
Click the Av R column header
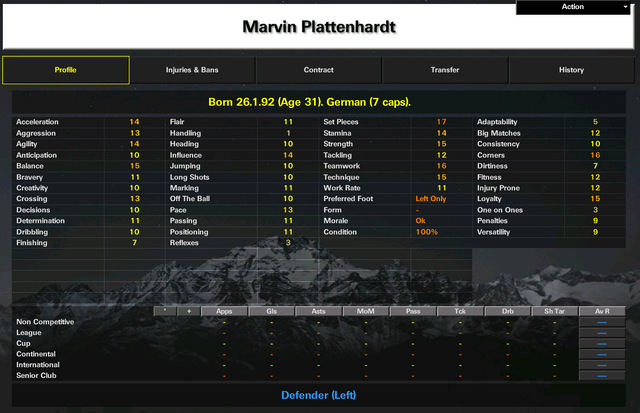coord(602,312)
